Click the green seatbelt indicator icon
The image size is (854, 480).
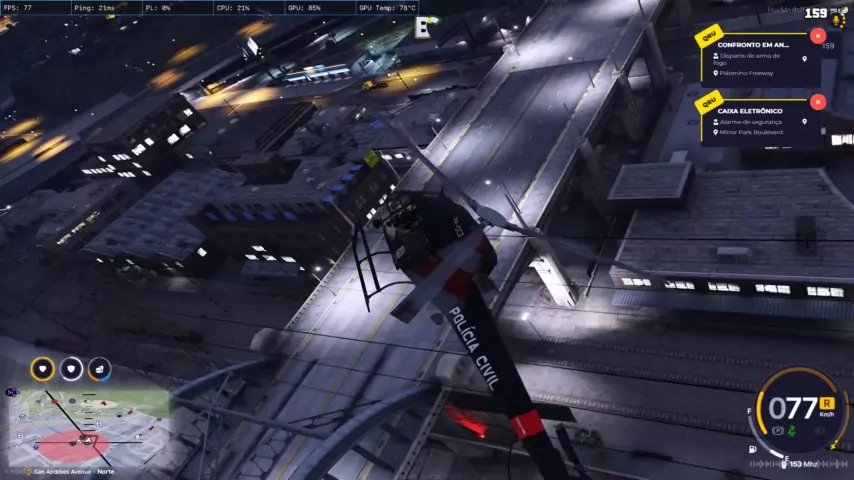[792, 430]
